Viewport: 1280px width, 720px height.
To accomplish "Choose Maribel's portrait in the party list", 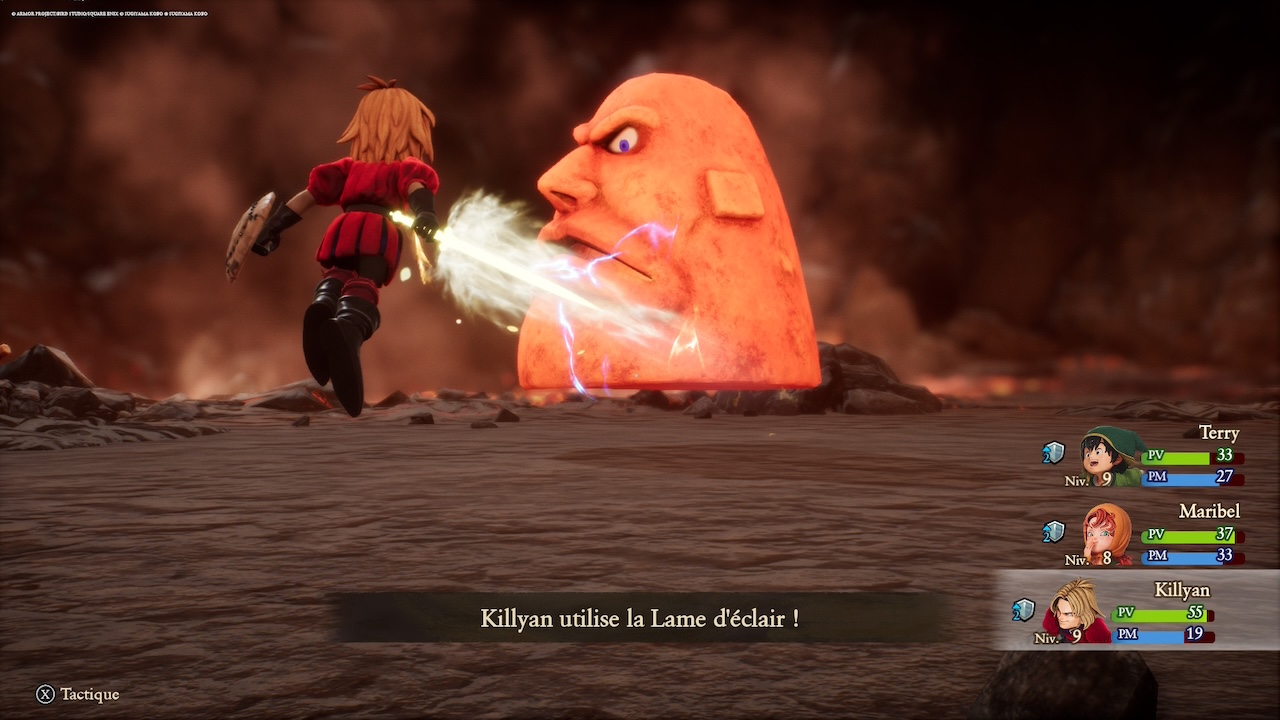I will point(1106,534).
